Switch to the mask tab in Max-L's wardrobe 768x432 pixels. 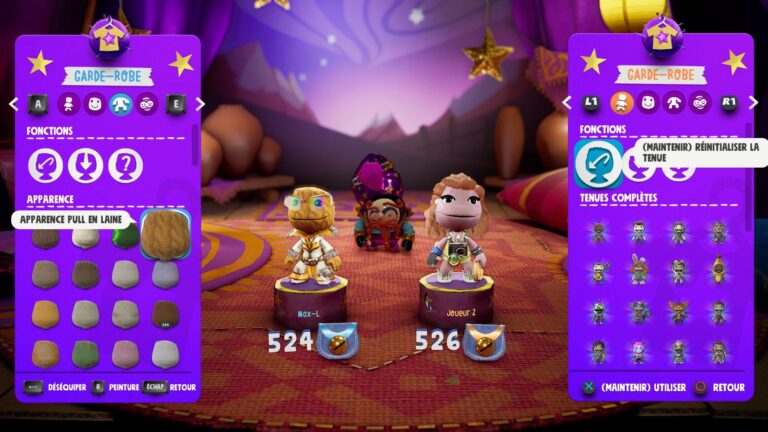pos(147,103)
